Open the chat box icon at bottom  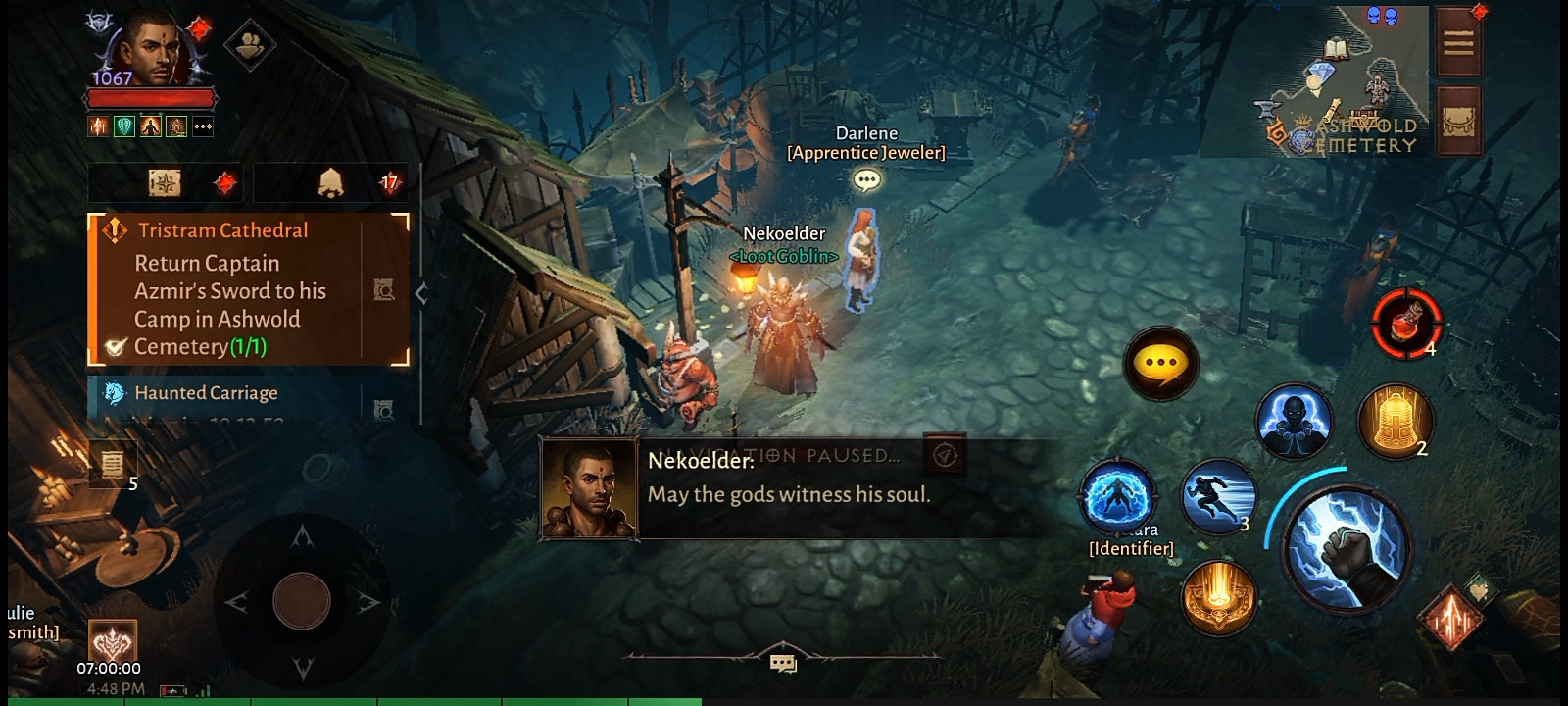pyautogui.click(x=783, y=664)
